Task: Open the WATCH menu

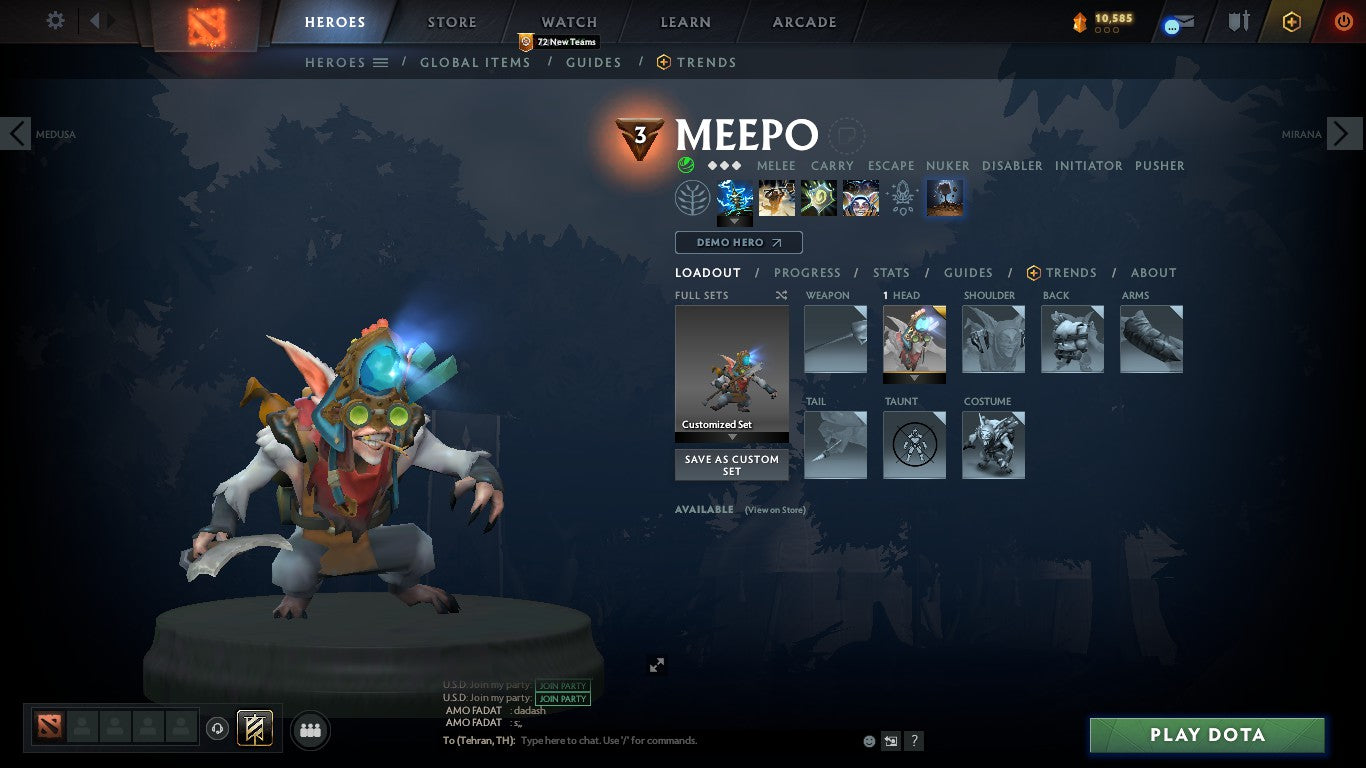Action: point(568,21)
